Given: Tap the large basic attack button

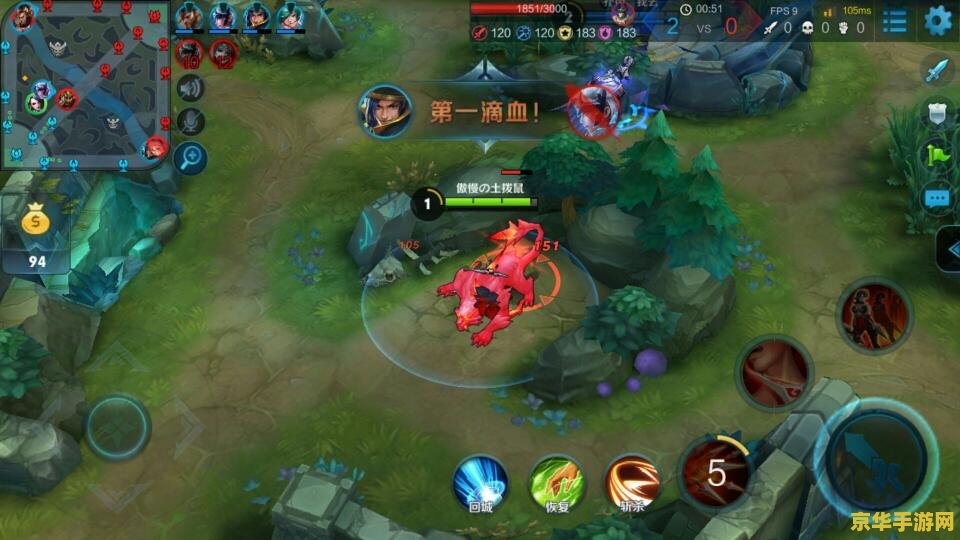Looking at the screenshot, I should (876, 455).
